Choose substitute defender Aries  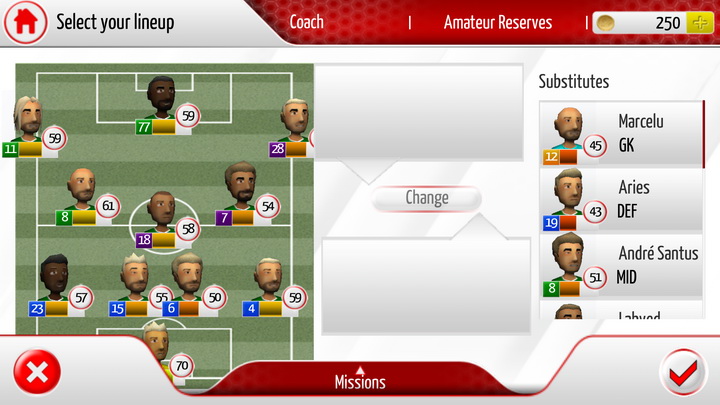click(620, 199)
